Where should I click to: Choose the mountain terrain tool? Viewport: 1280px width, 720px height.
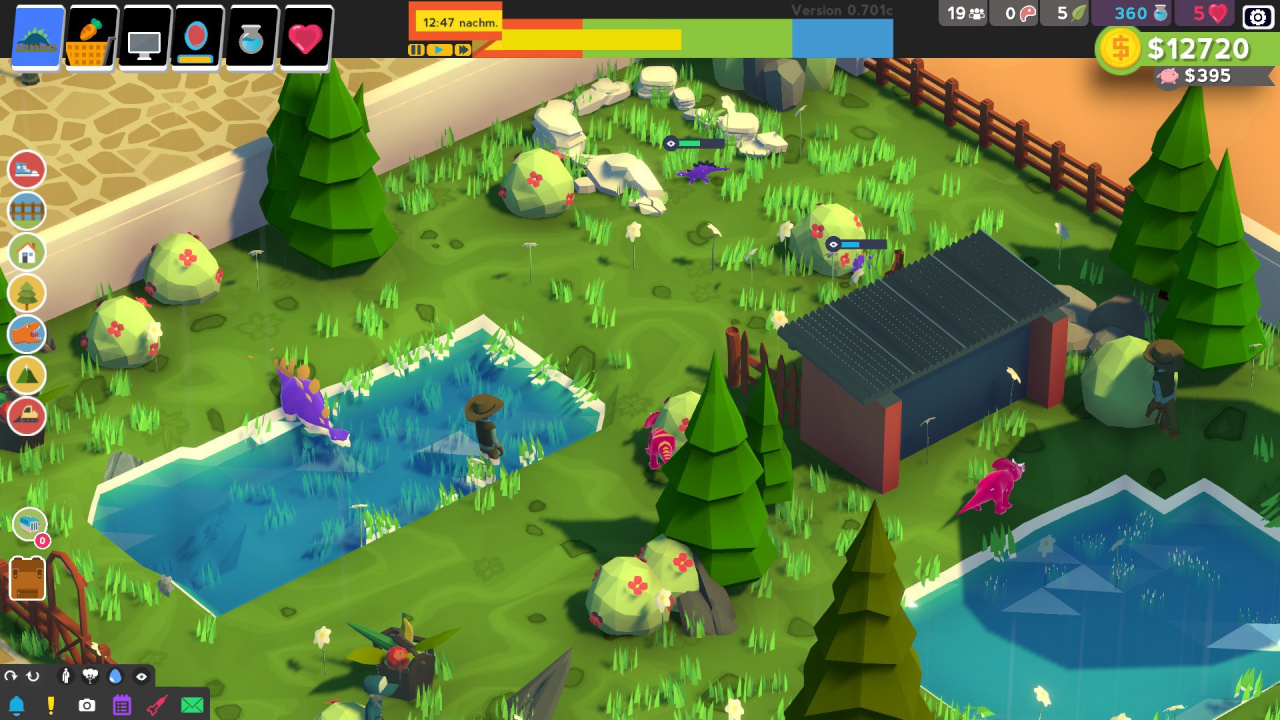[27, 375]
